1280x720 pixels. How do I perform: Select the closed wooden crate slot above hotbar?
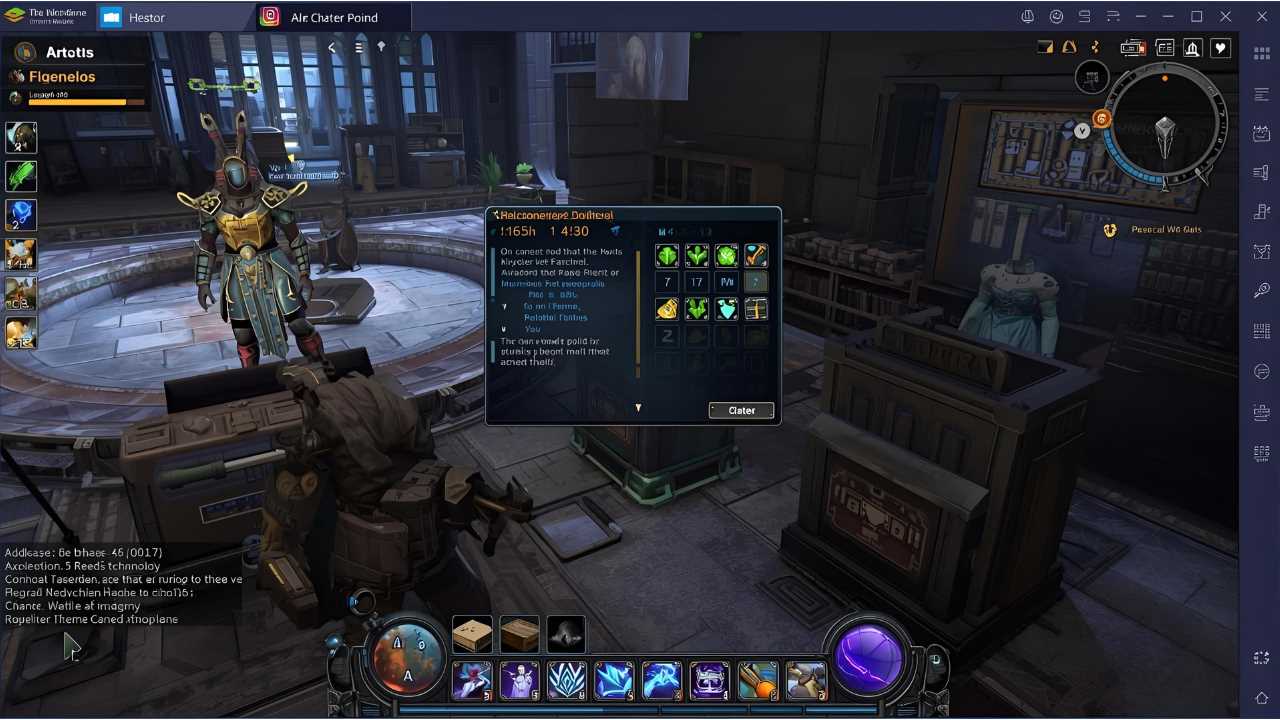[x=519, y=634]
